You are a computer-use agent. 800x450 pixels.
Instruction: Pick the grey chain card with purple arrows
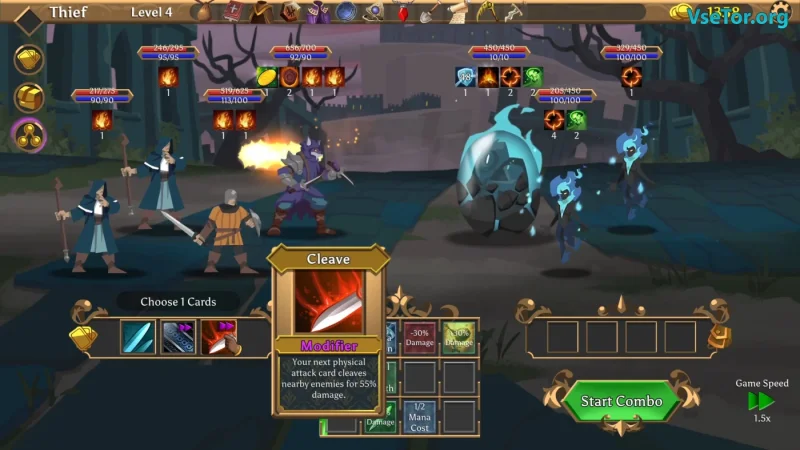(178, 337)
